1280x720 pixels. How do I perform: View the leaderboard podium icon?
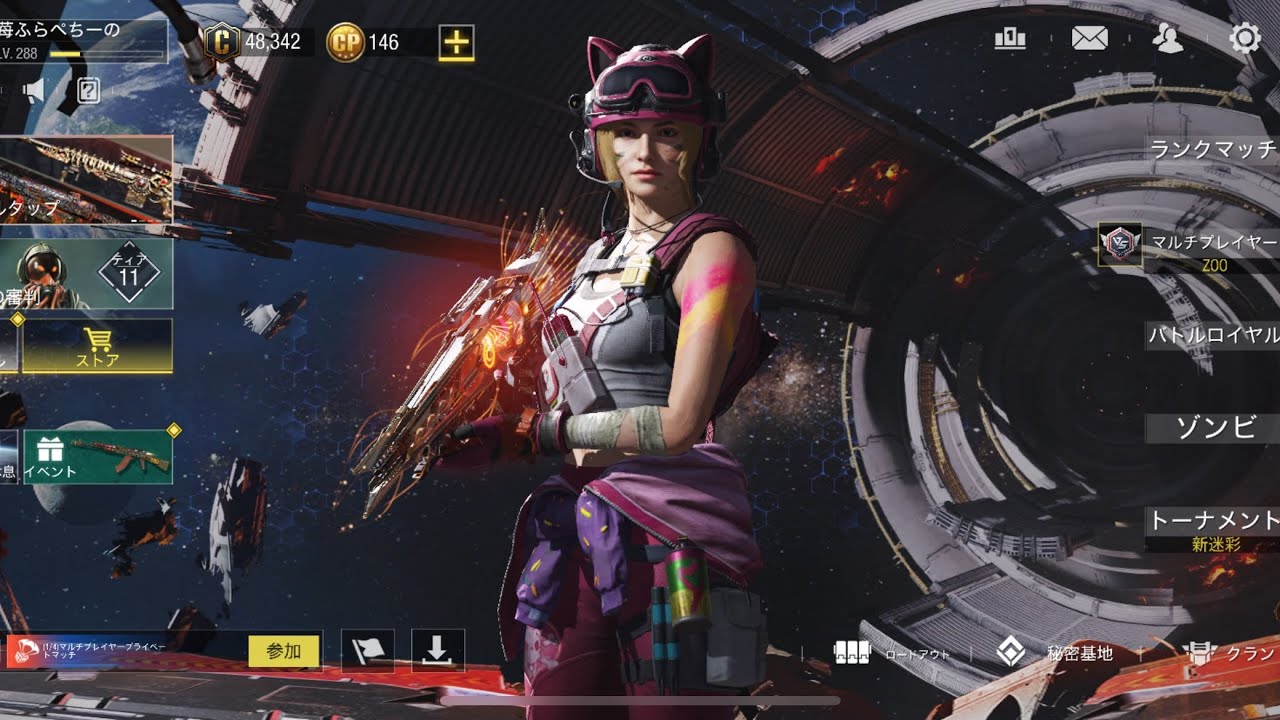(x=1011, y=39)
